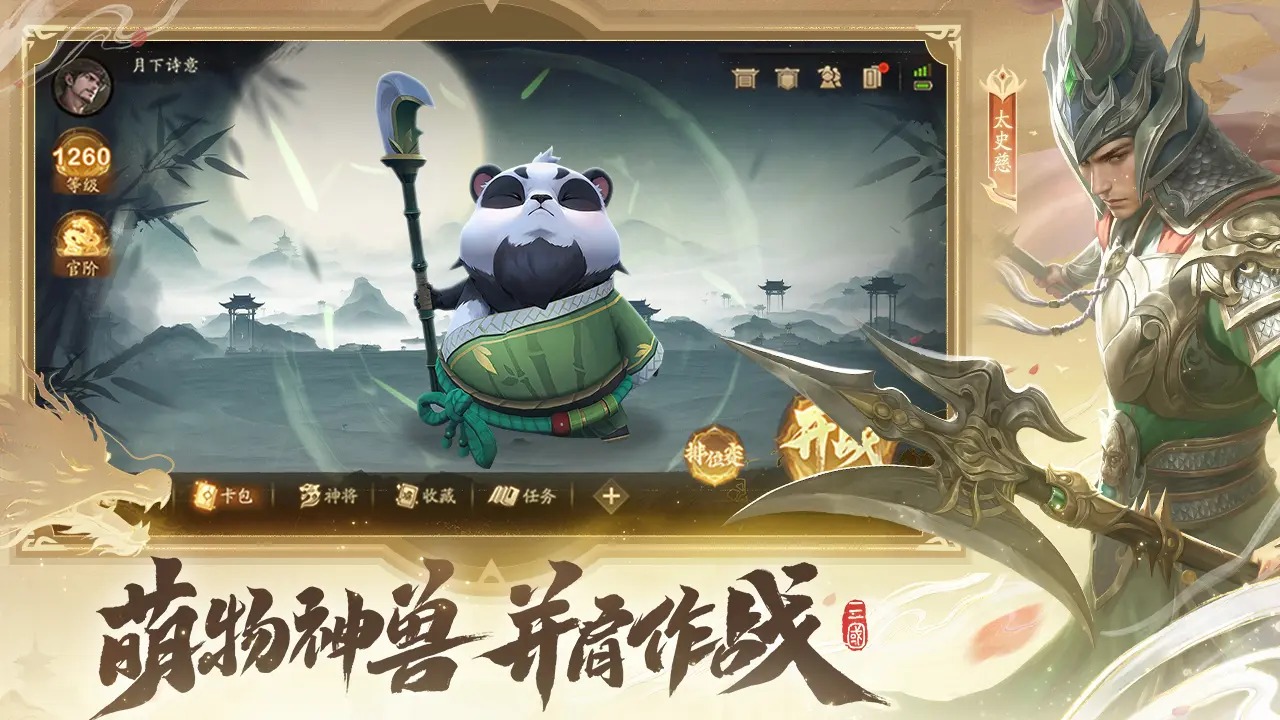Image resolution: width=1280 pixels, height=720 pixels.
Task: Switch to the 卡包 tab on the menu bar
Action: (225, 495)
